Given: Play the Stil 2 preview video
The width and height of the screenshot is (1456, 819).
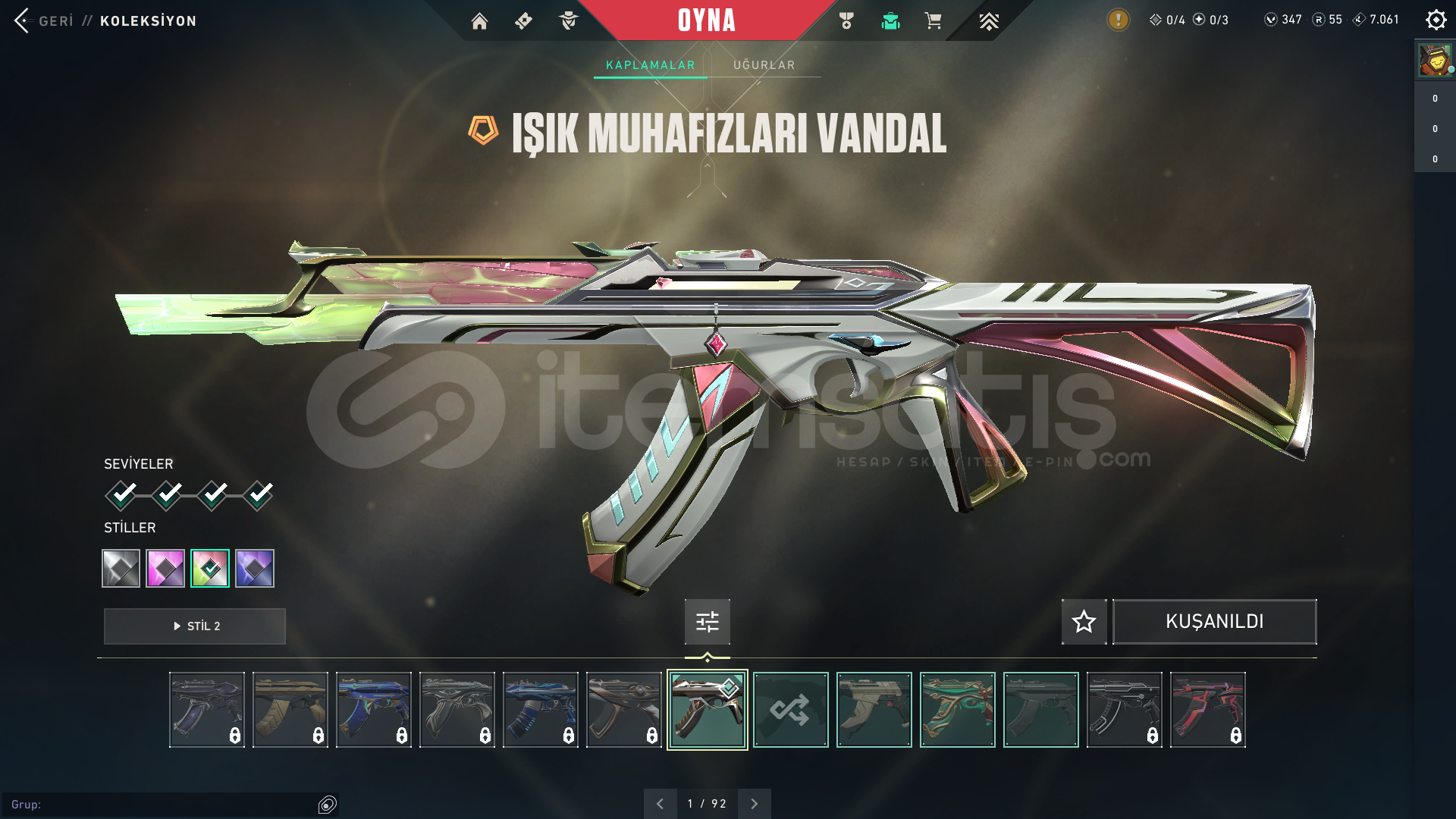Looking at the screenshot, I should pos(195,626).
